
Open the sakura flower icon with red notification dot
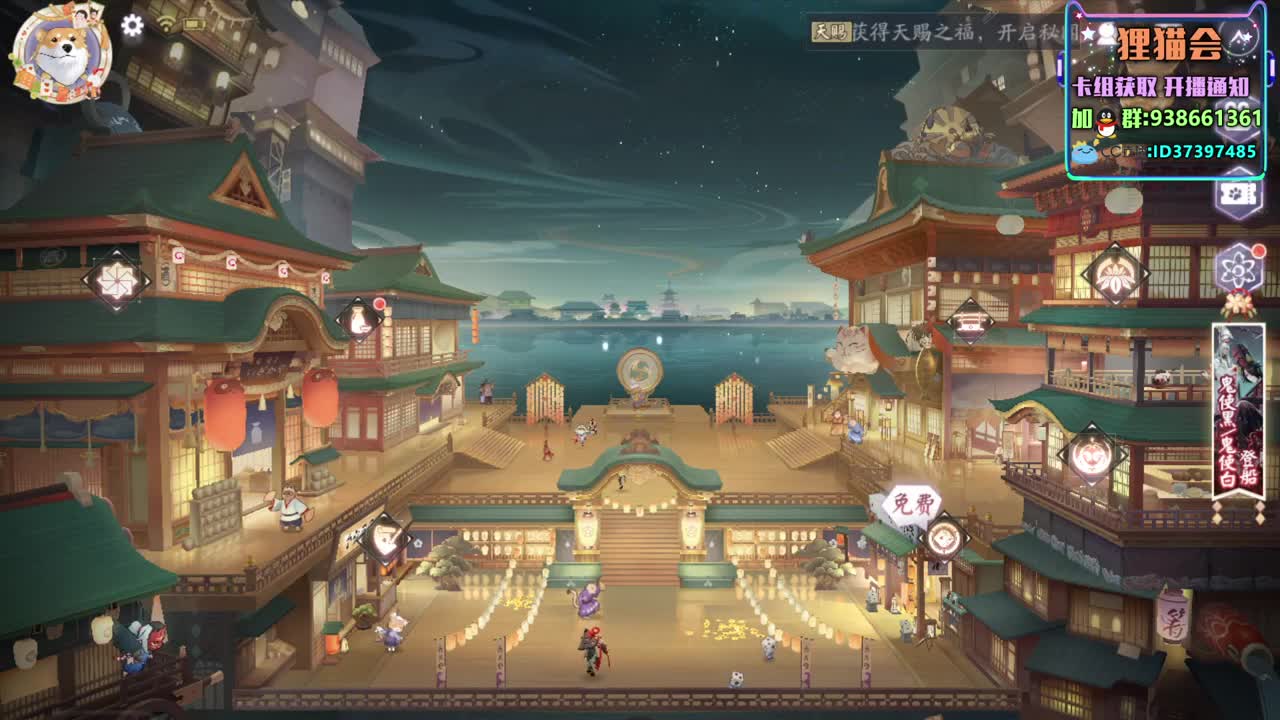coord(1237,265)
